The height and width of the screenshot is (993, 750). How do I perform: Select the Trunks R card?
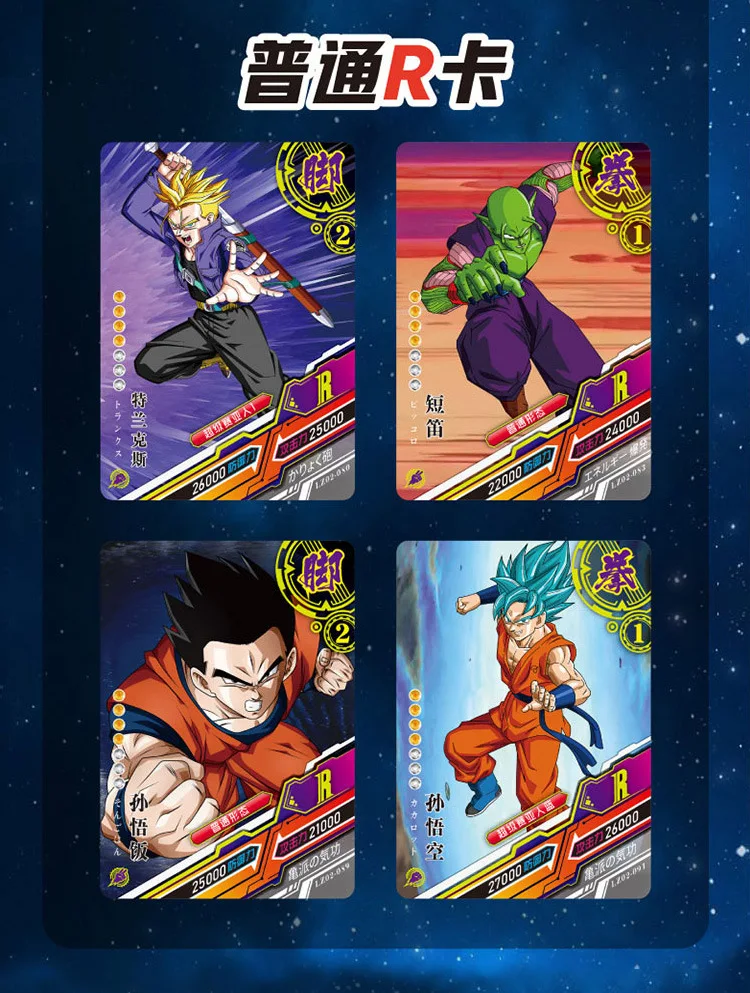tap(227, 320)
